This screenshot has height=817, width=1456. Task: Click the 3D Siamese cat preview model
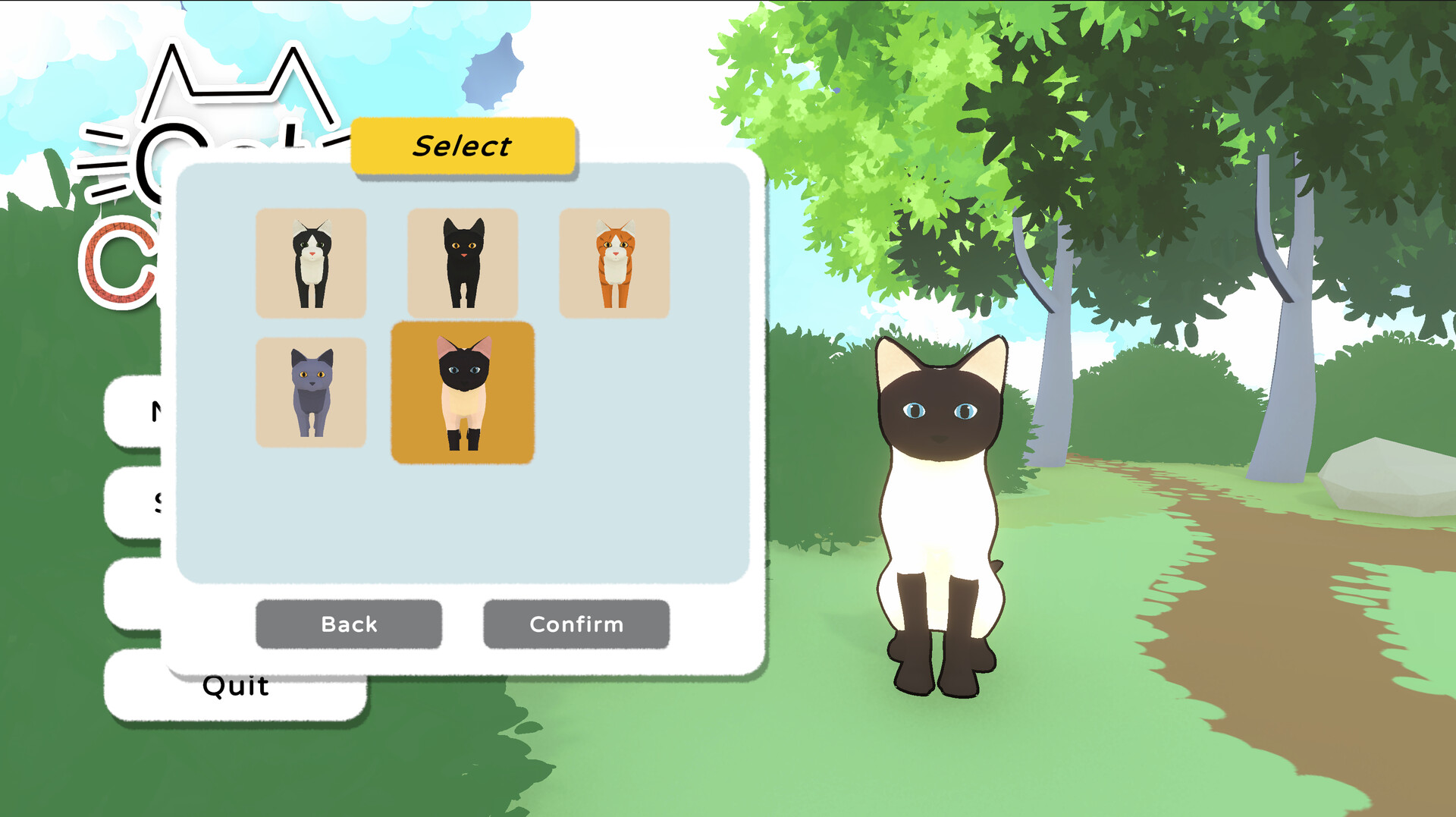click(940, 516)
